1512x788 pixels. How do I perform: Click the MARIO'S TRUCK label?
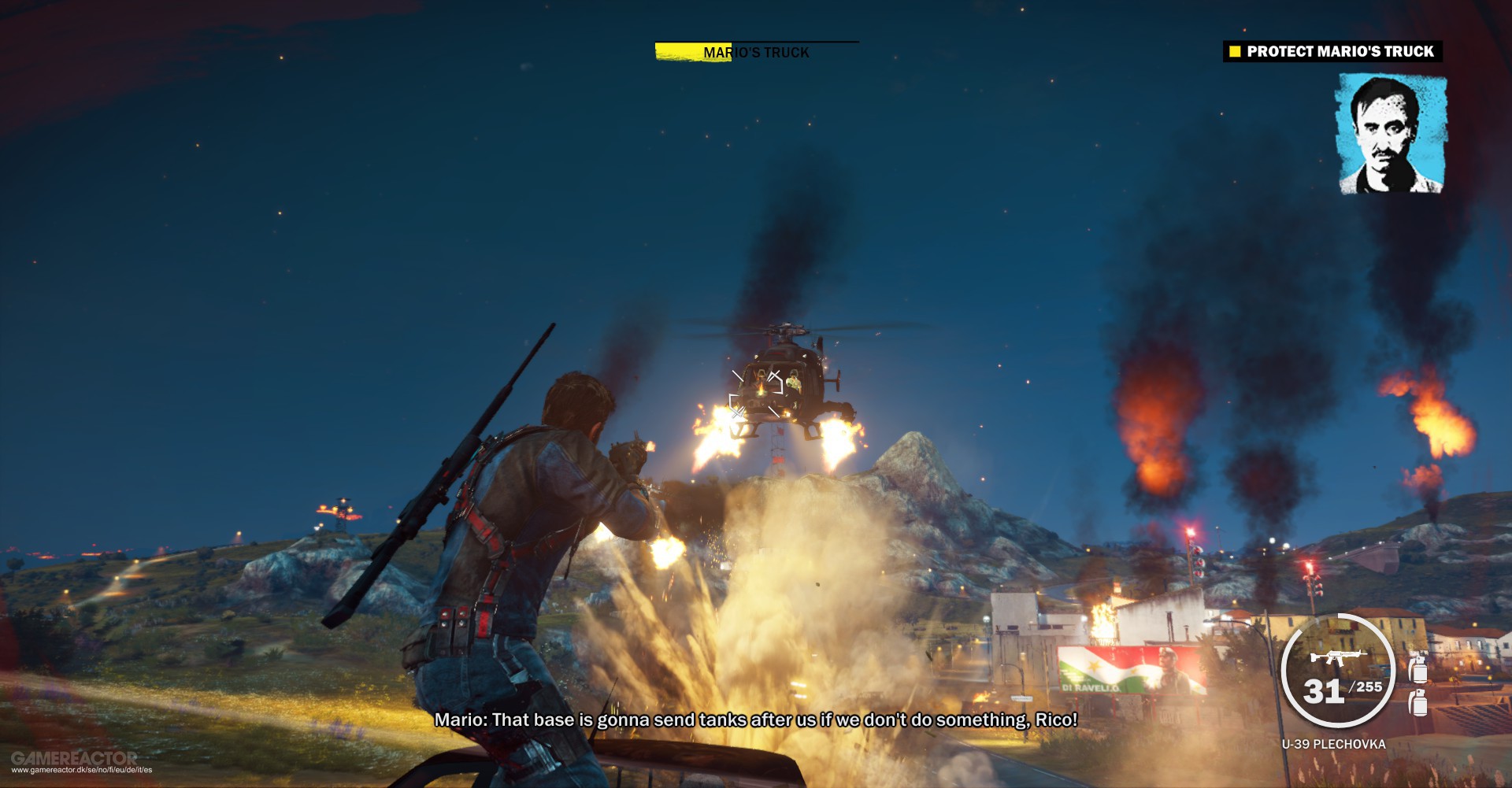pos(754,51)
